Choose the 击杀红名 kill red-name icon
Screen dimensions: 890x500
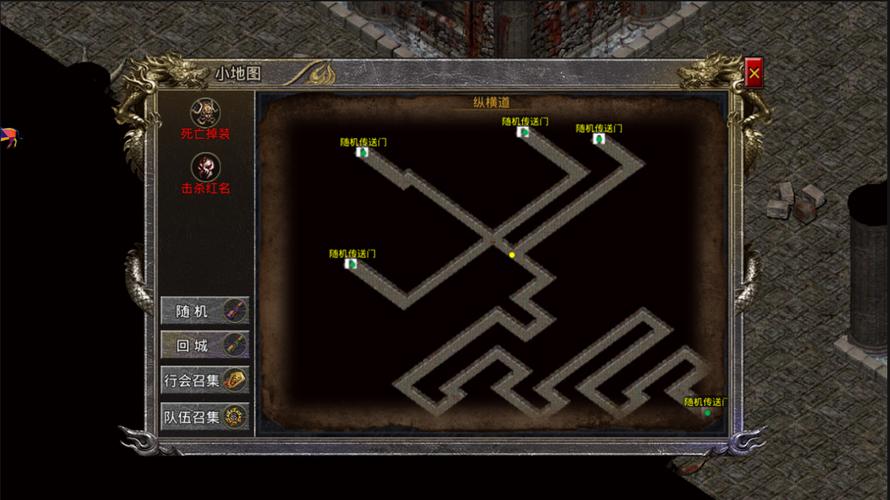[x=205, y=166]
